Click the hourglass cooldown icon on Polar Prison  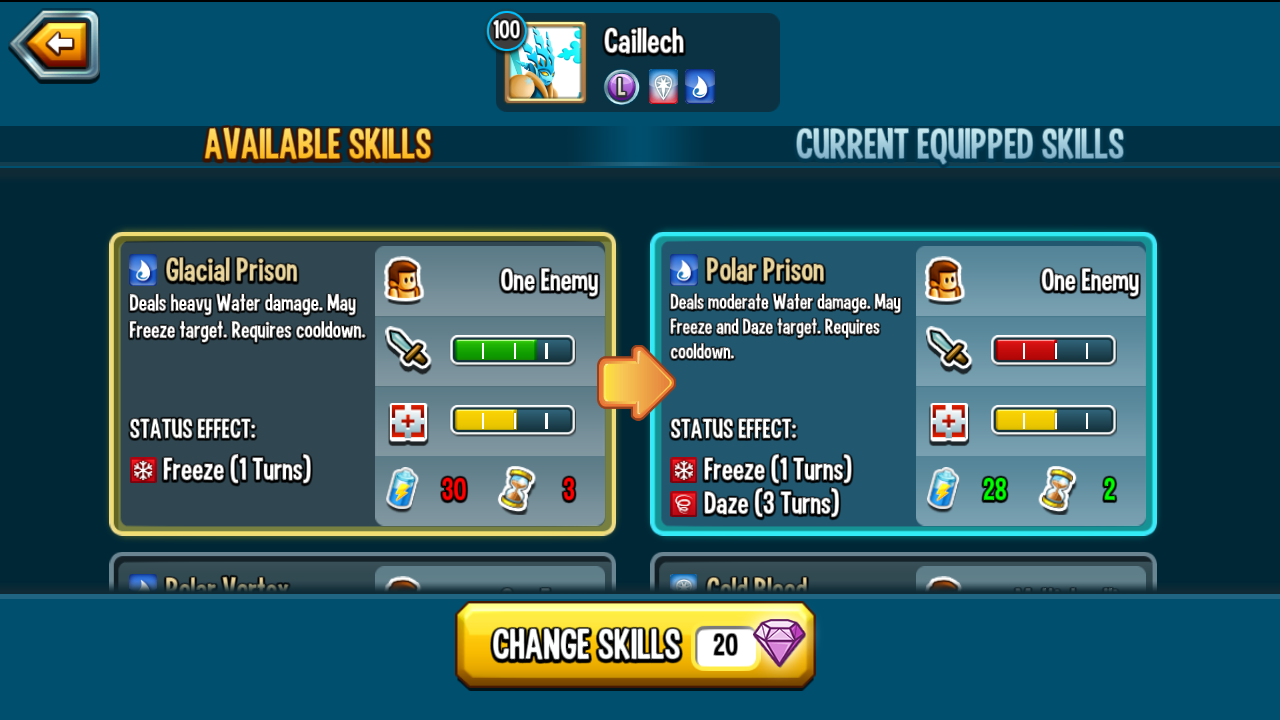coord(1056,491)
